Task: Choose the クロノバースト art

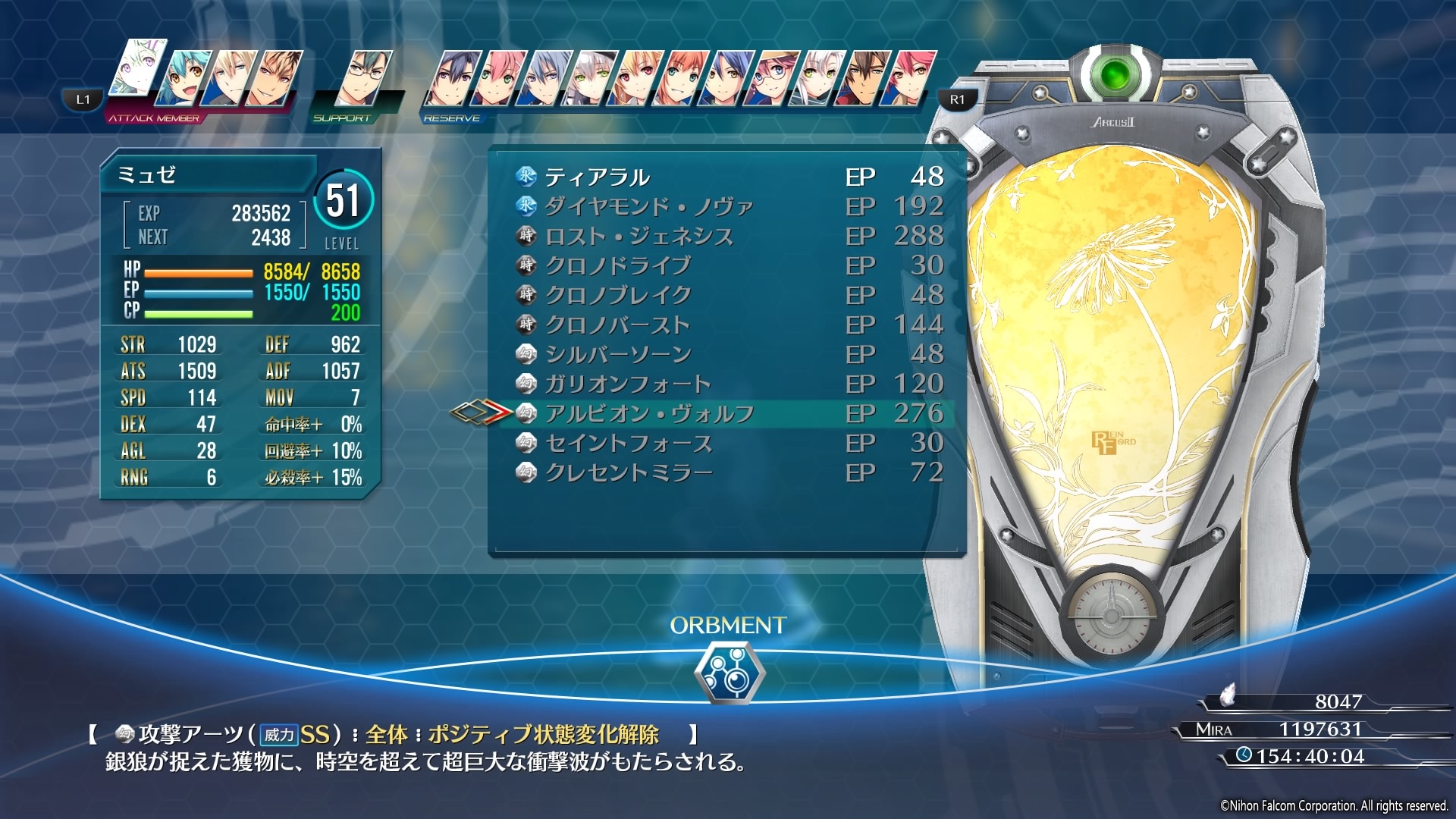Action: [x=617, y=325]
